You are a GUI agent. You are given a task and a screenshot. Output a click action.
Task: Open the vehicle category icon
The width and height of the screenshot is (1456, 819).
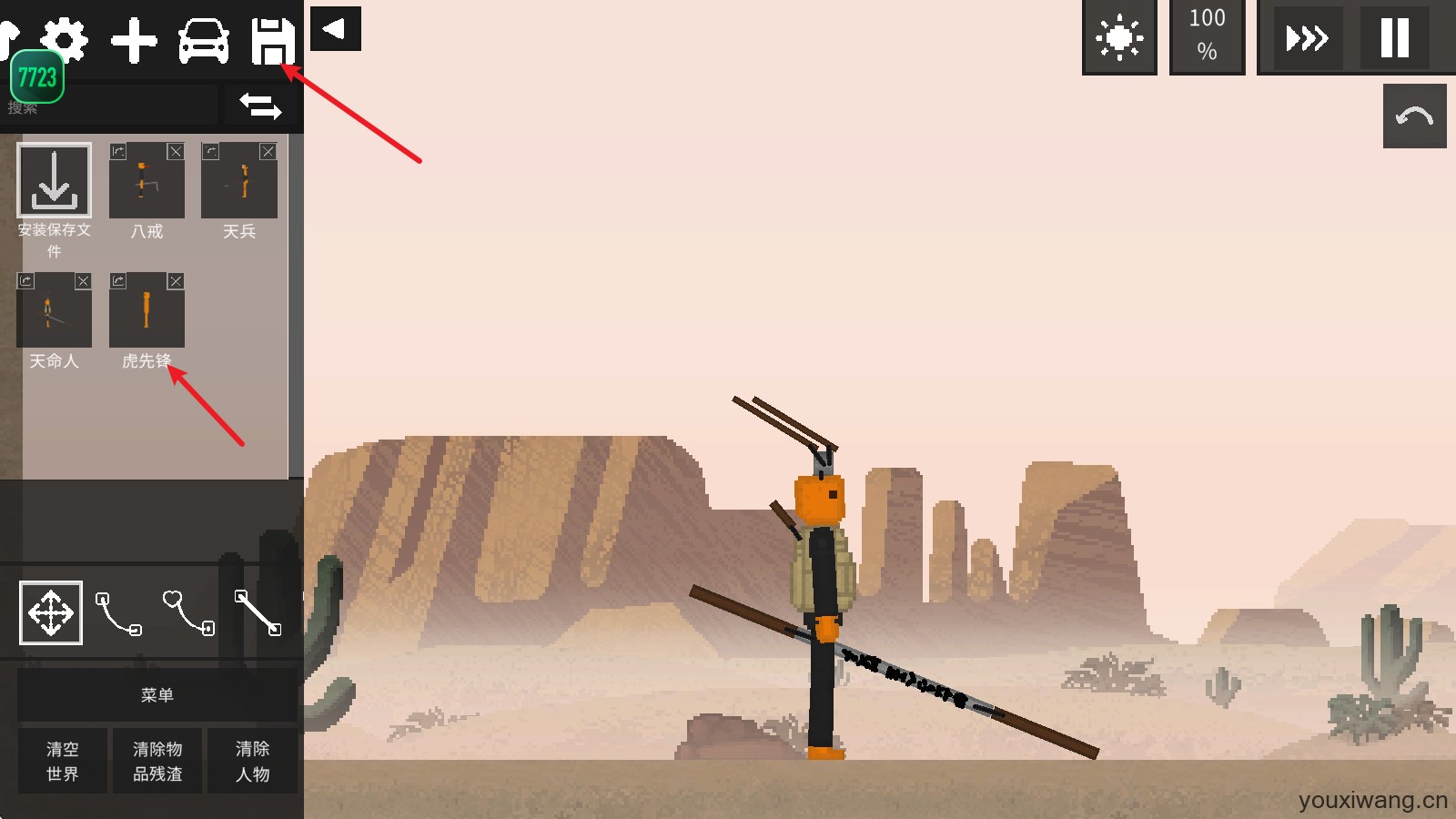[x=203, y=41]
